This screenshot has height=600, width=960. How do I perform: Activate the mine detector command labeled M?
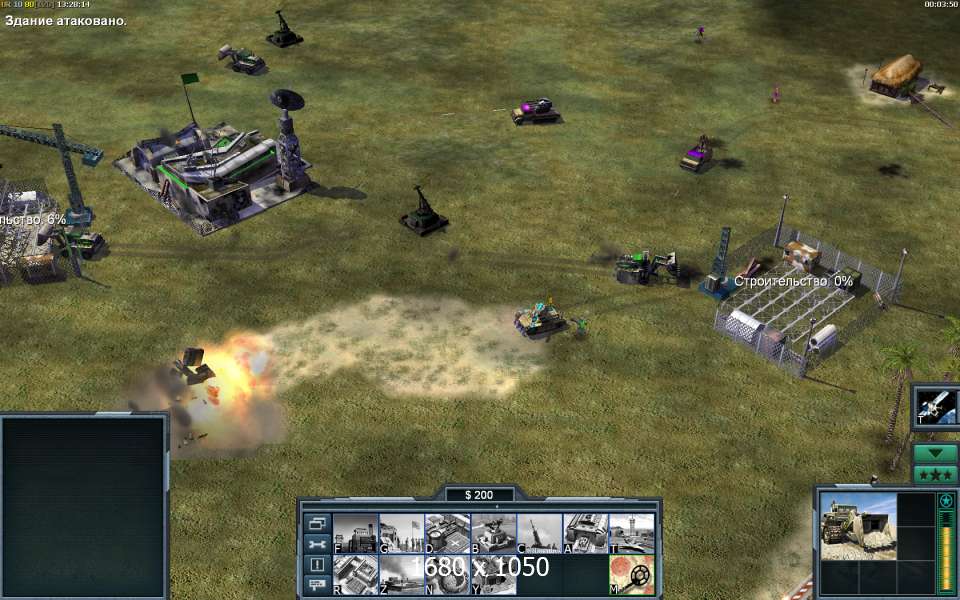[x=631, y=575]
